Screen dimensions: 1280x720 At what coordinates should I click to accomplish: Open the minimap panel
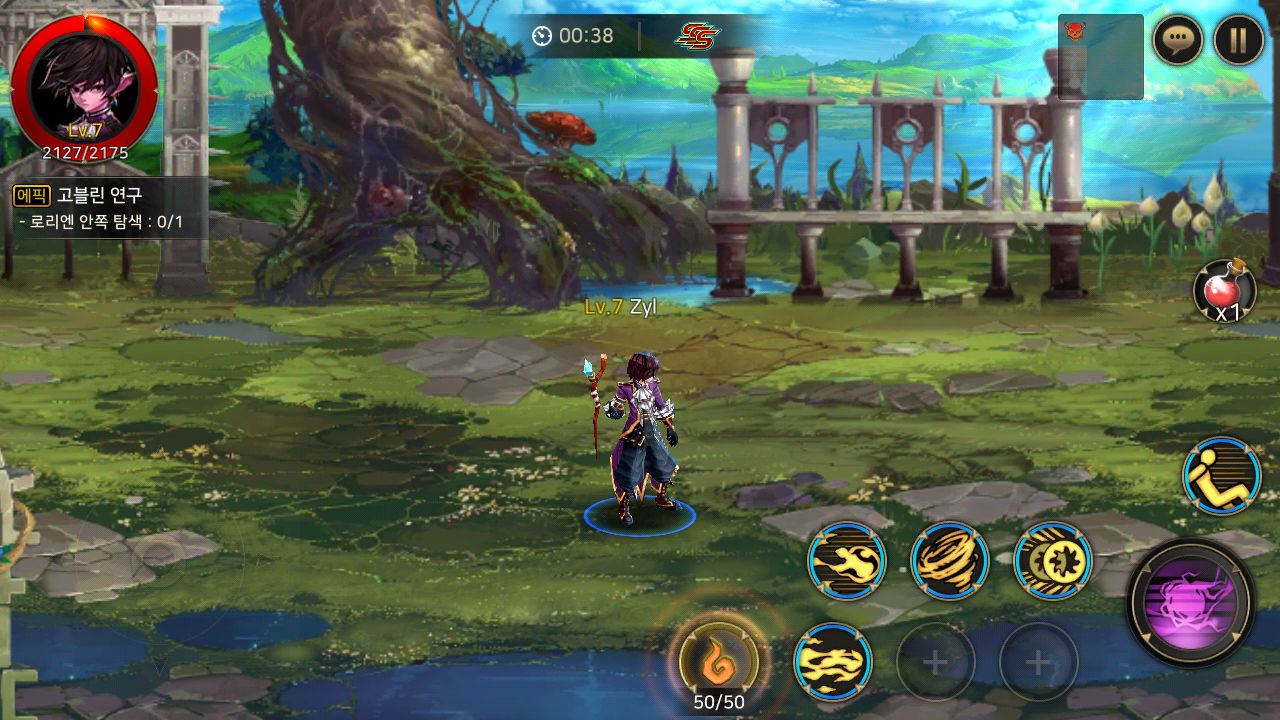click(x=1100, y=57)
